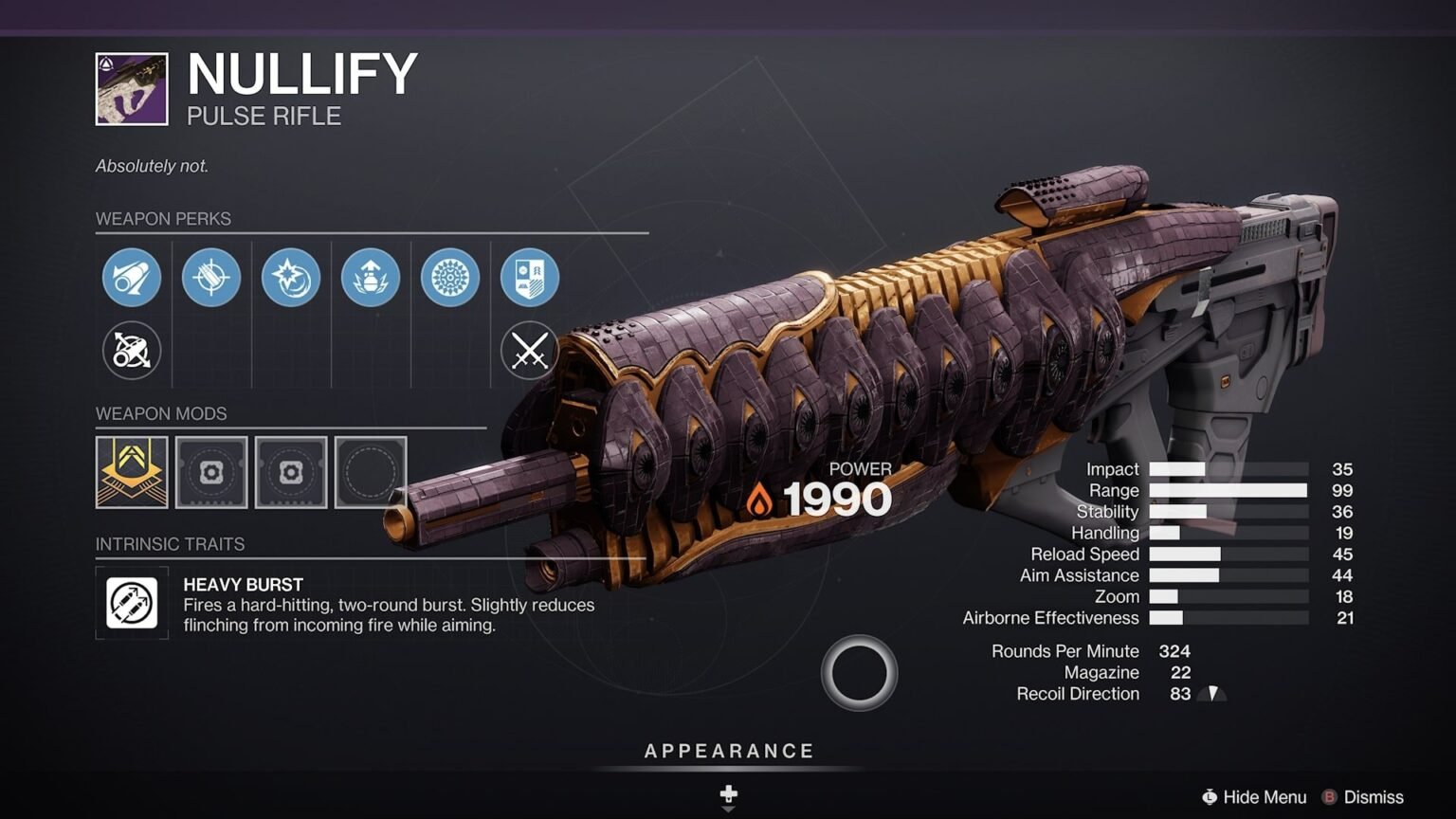This screenshot has width=1456, height=819.
Task: Select the empty circular mod slot
Action: click(370, 473)
